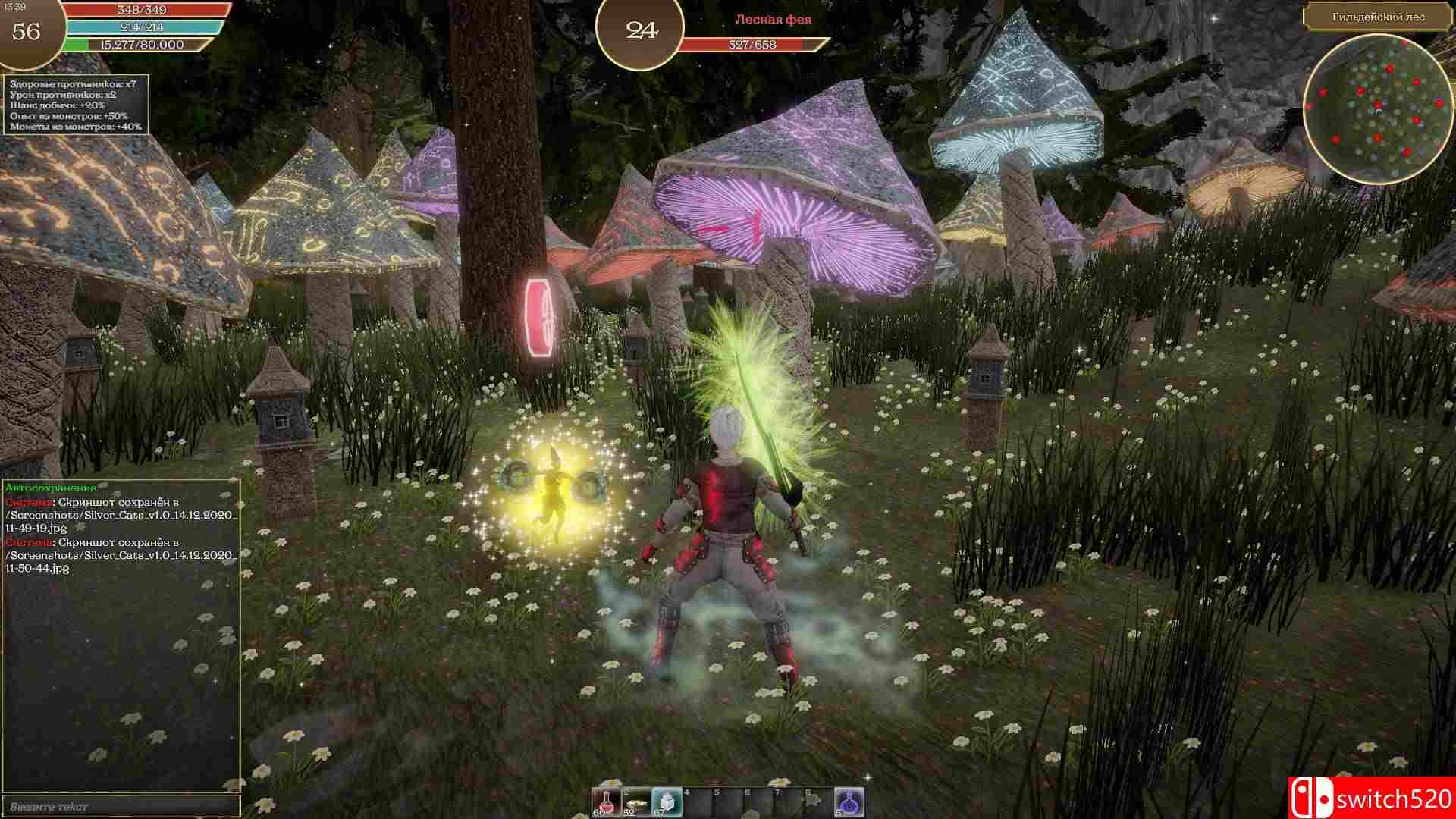Click a red enemy dot on the minimap
This screenshot has width=1456, height=819.
click(1390, 68)
